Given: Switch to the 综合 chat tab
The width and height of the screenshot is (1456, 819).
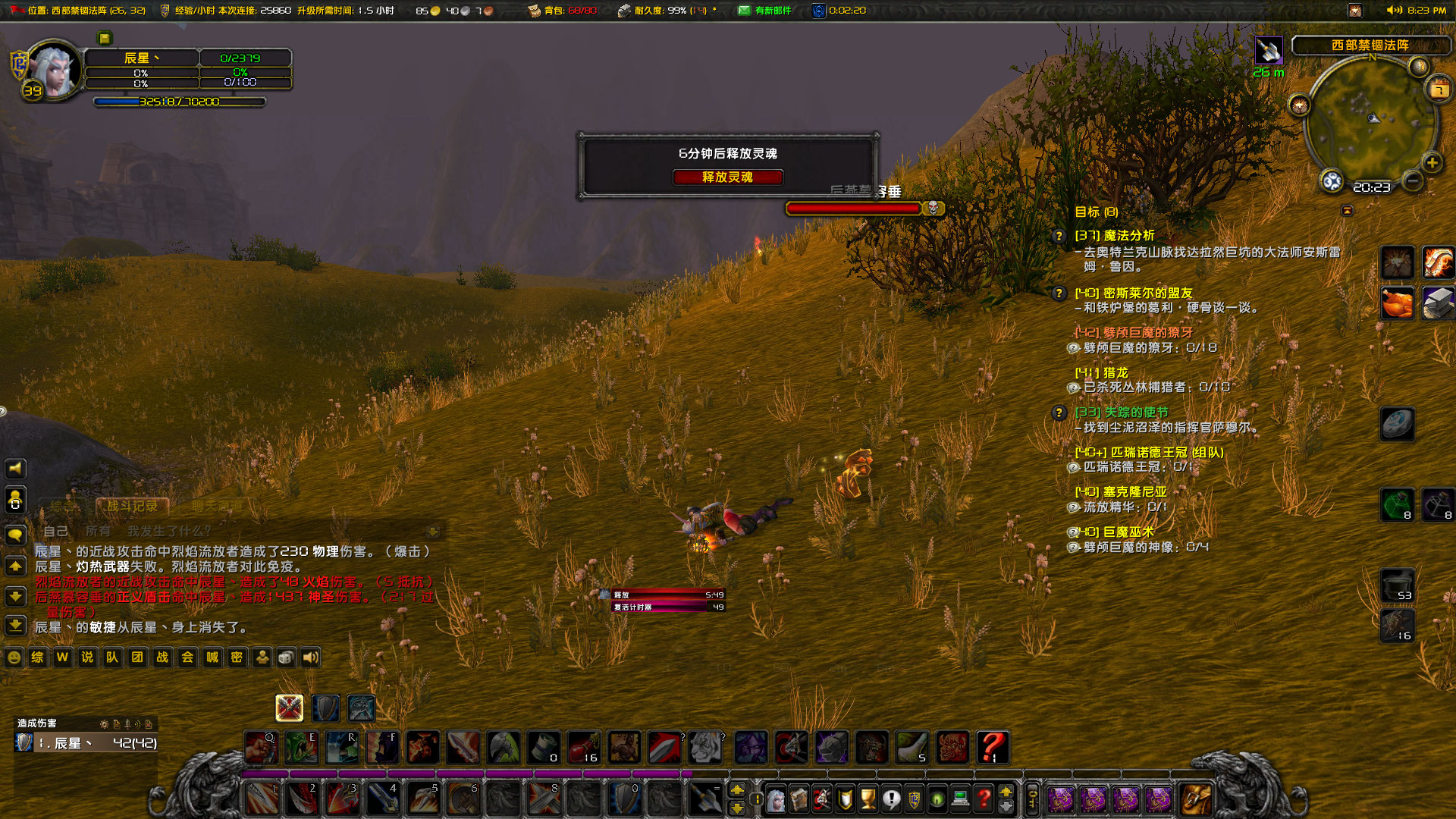Looking at the screenshot, I should 62,506.
